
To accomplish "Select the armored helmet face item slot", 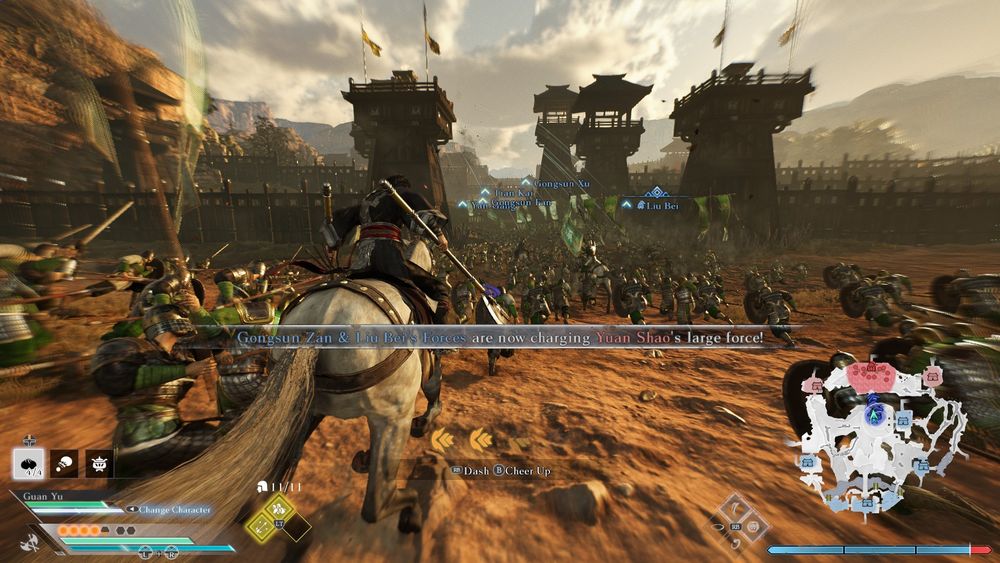I will tap(100, 462).
